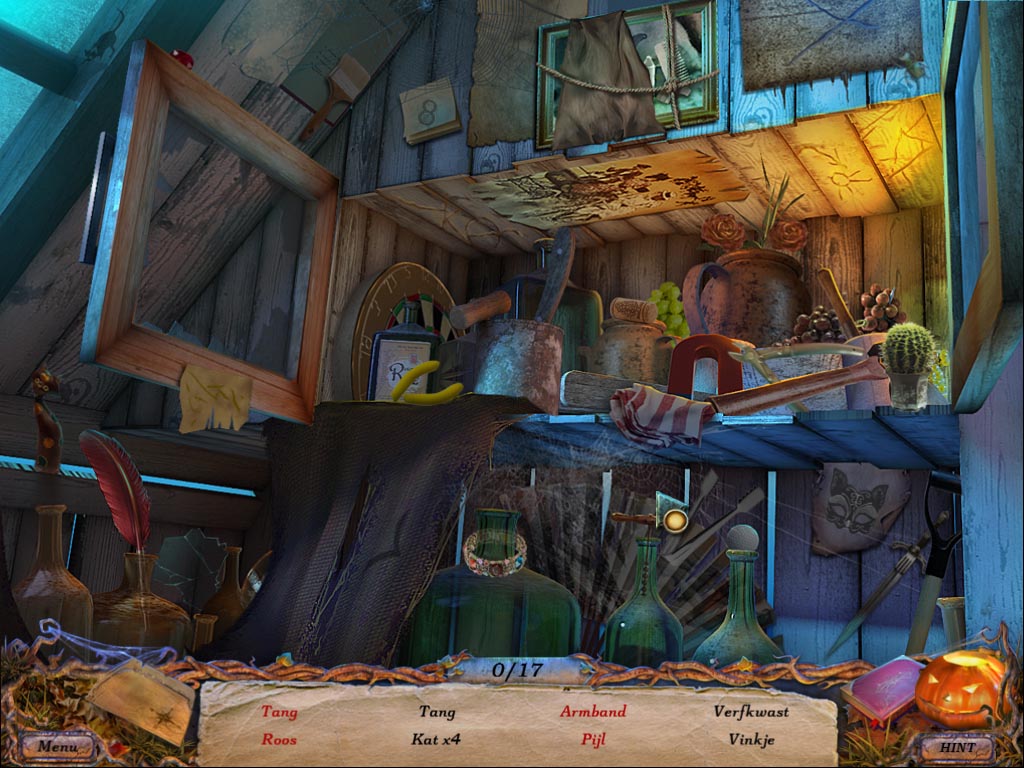Open the Menu button
1024x768 pixels.
(x=58, y=745)
